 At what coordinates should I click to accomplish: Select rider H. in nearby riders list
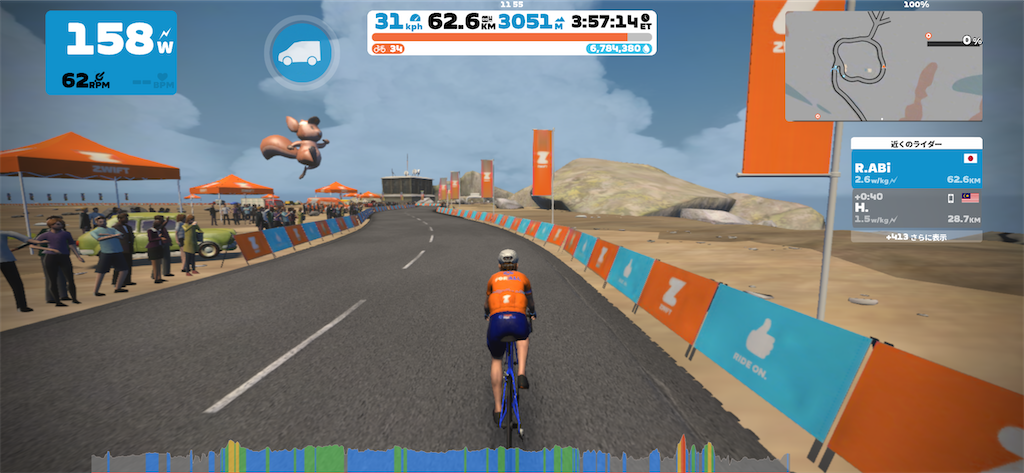(916, 210)
